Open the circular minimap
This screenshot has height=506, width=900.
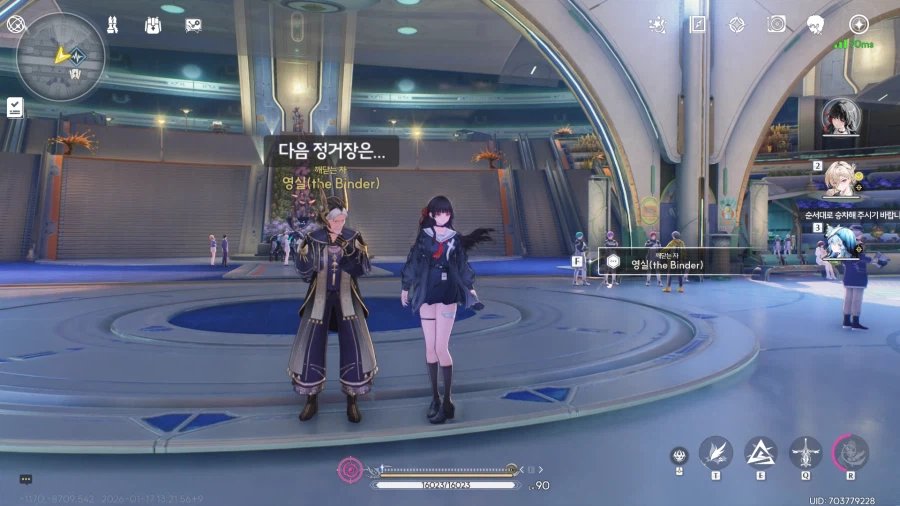(61, 57)
